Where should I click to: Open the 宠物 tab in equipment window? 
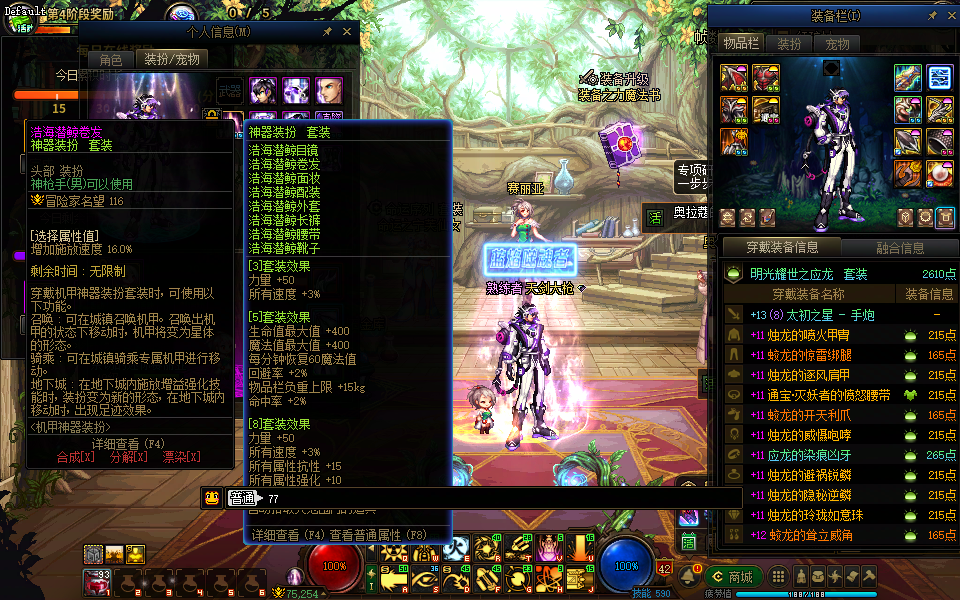click(x=837, y=44)
